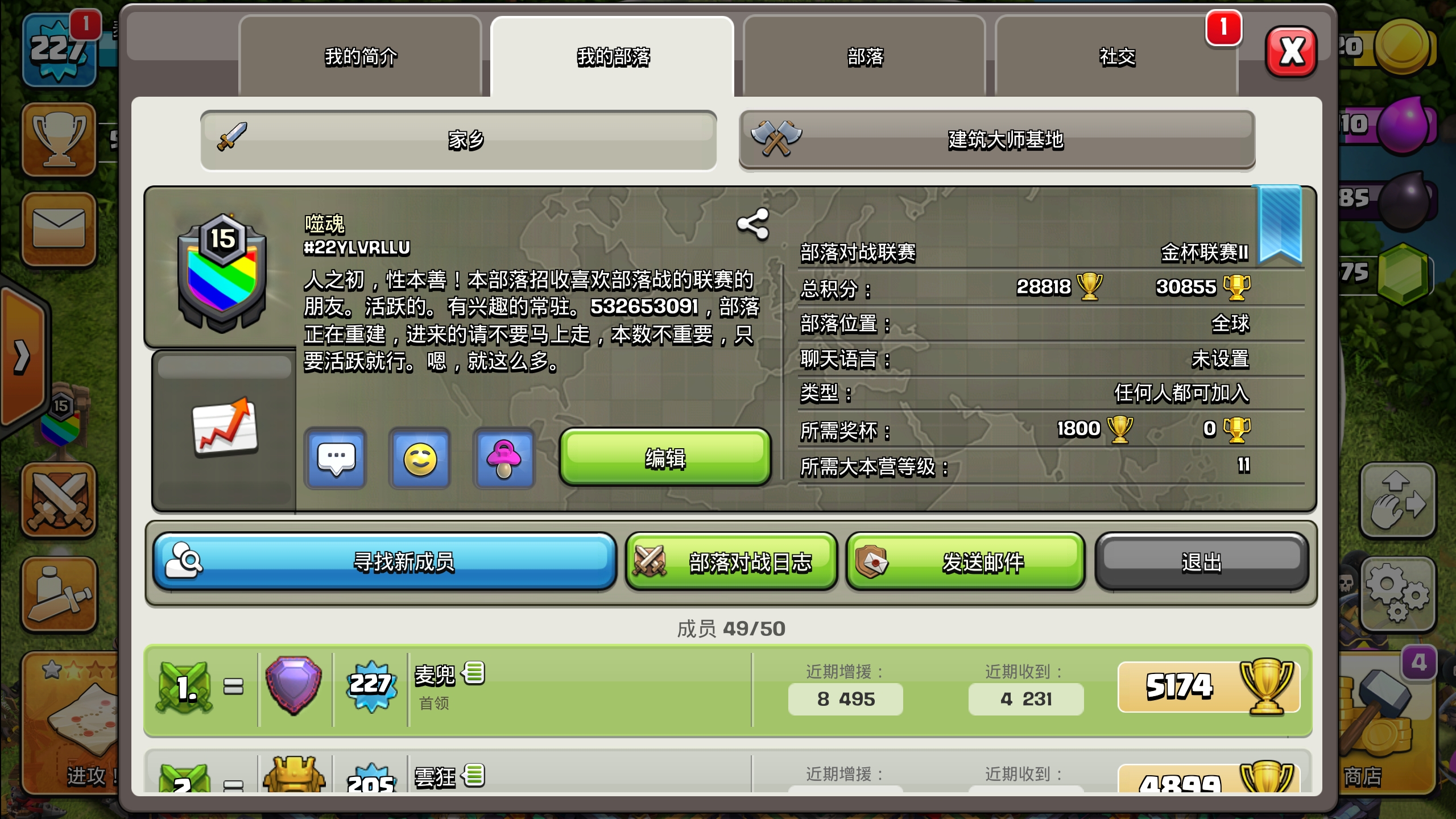
Task: Open the 部落 tab
Action: (864, 57)
